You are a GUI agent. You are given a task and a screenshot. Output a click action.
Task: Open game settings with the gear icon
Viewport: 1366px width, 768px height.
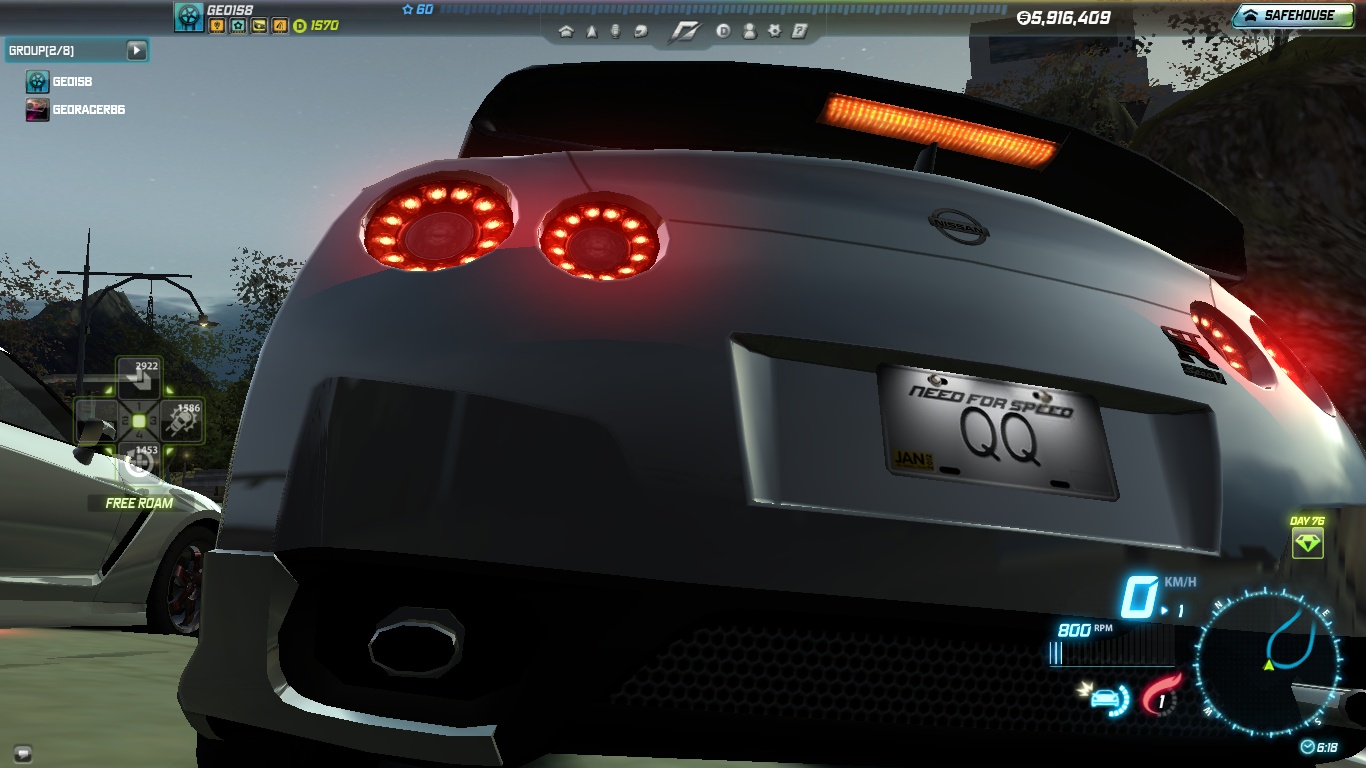(775, 31)
